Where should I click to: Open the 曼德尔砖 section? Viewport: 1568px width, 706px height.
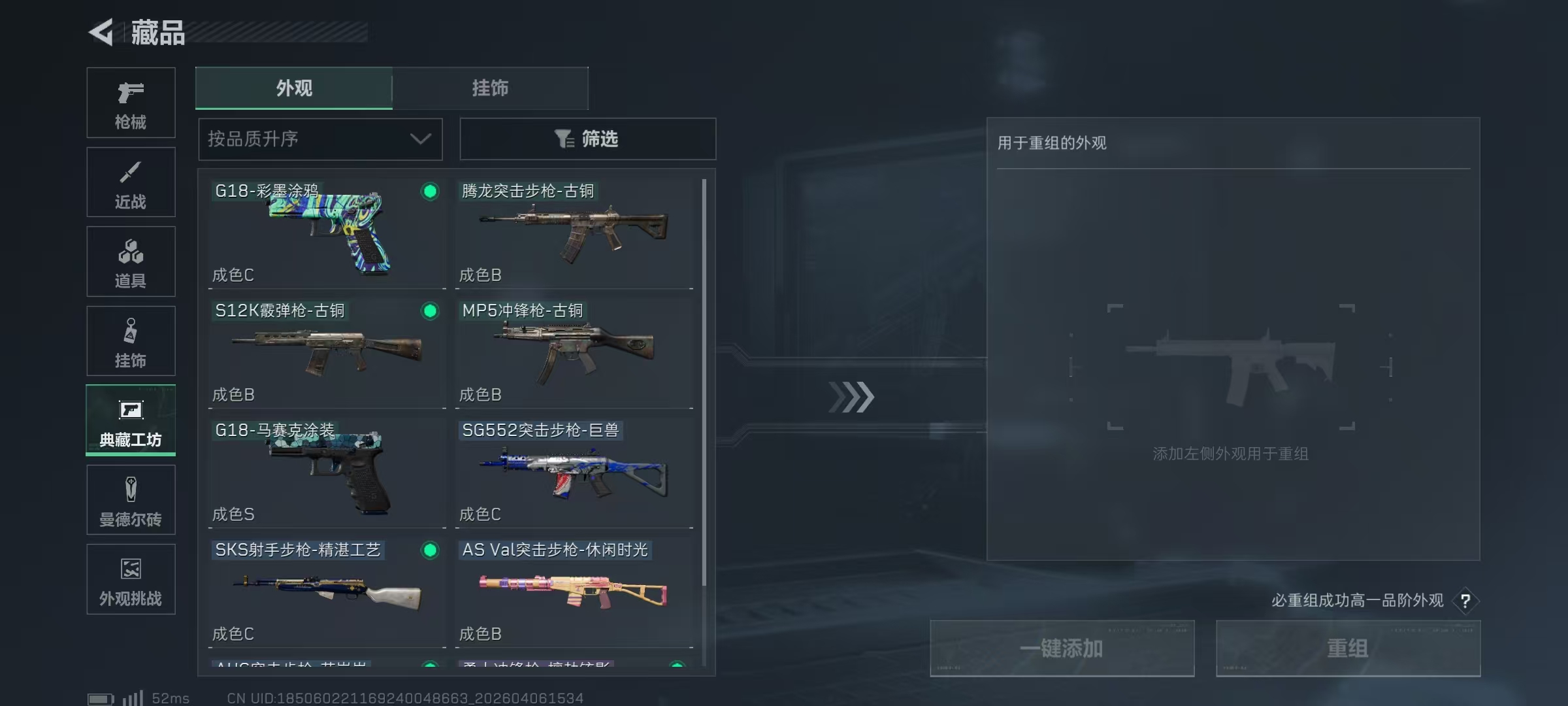pyautogui.click(x=131, y=500)
